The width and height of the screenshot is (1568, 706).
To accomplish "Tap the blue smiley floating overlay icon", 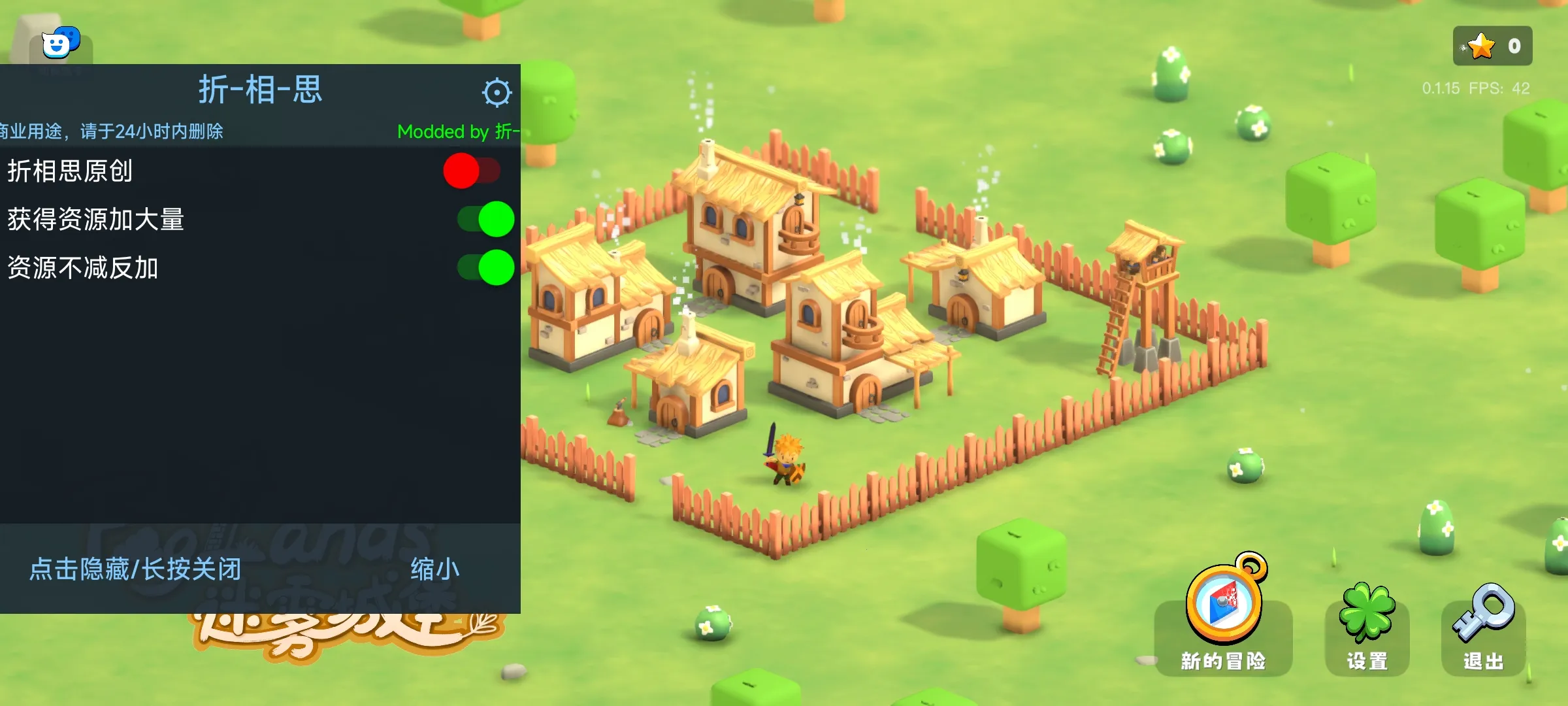I will pyautogui.click(x=60, y=43).
